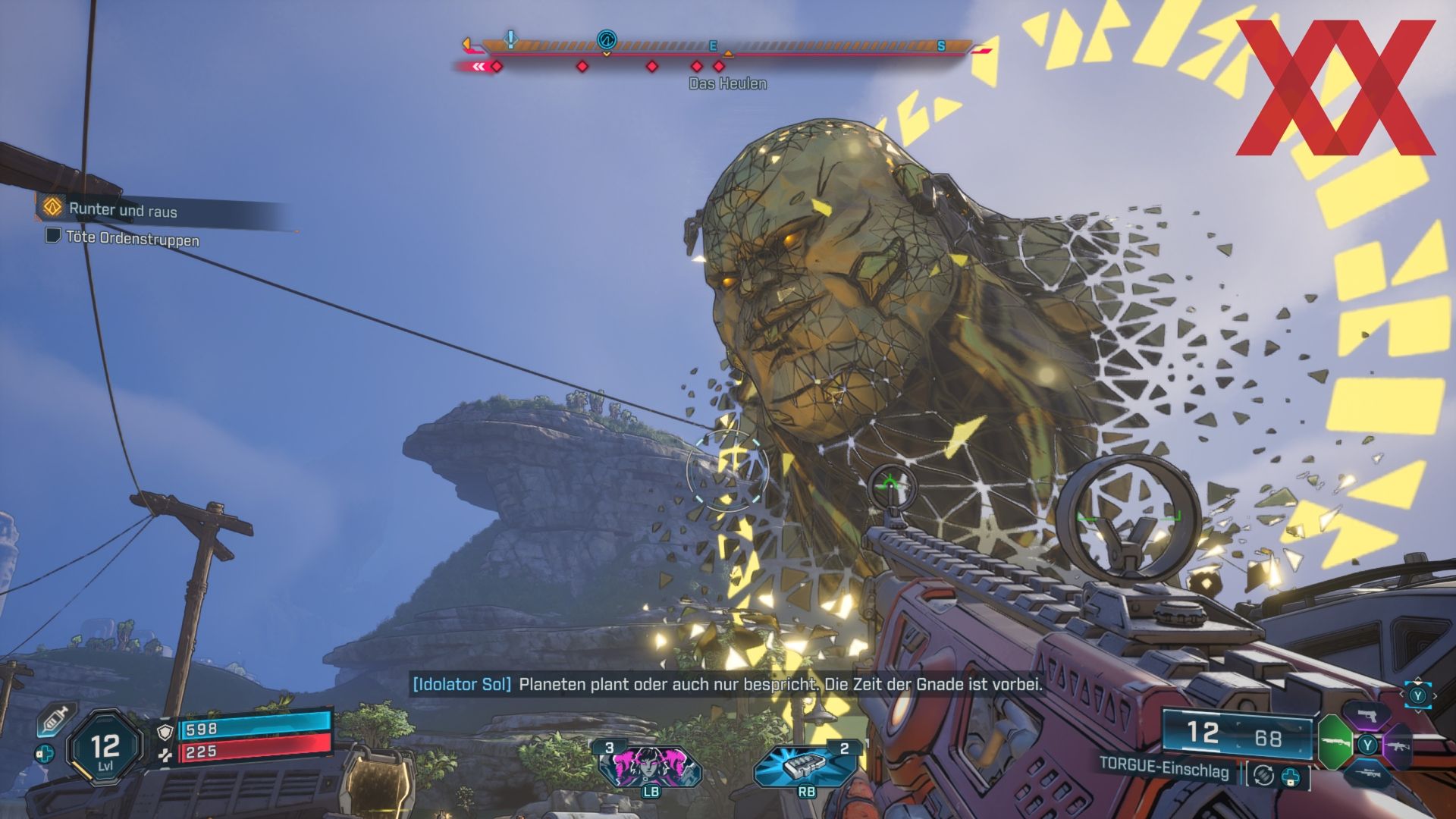1456x819 pixels.
Task: Select the green shotgun weapon slot
Action: [x=1335, y=741]
